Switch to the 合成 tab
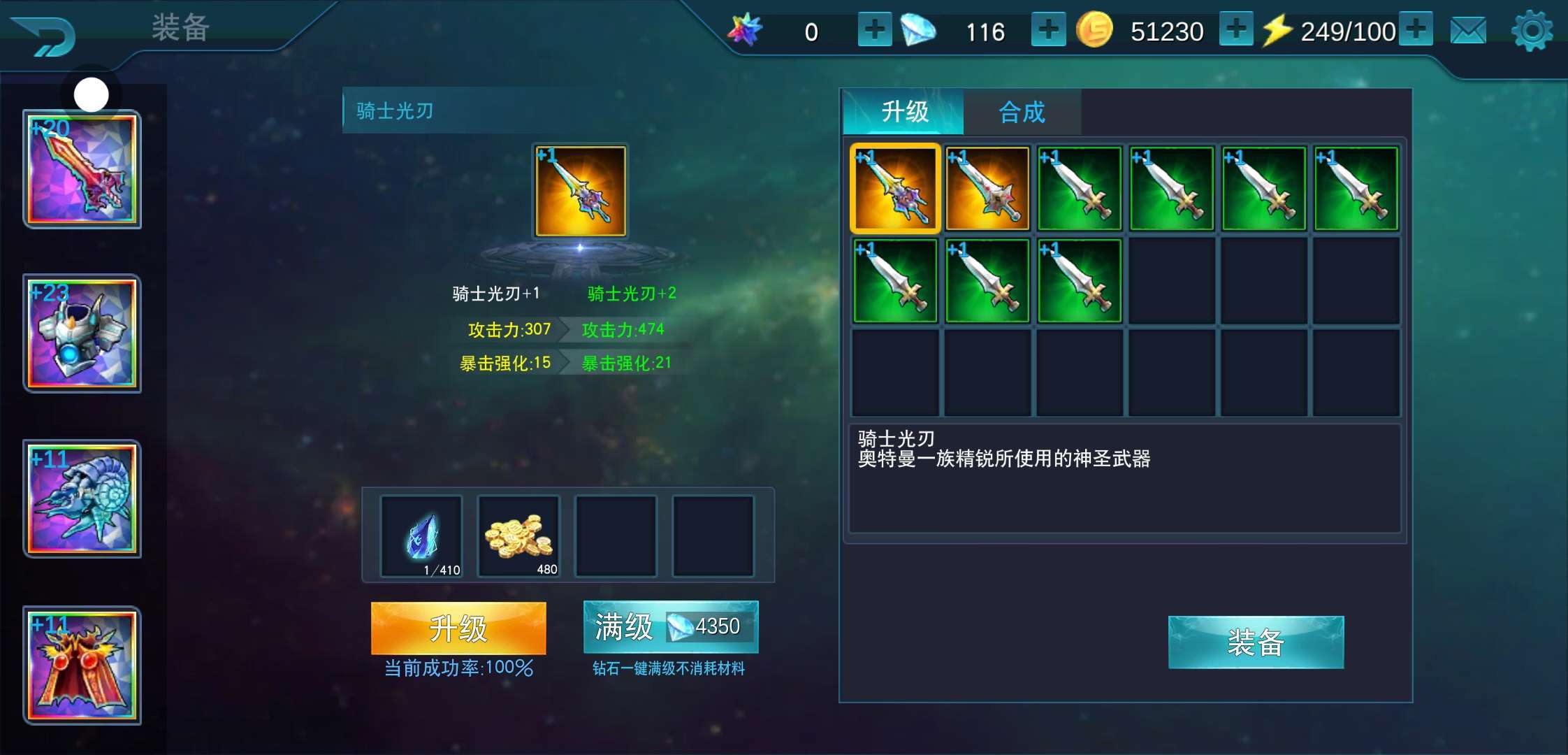Image resolution: width=1568 pixels, height=755 pixels. pyautogui.click(x=1022, y=112)
